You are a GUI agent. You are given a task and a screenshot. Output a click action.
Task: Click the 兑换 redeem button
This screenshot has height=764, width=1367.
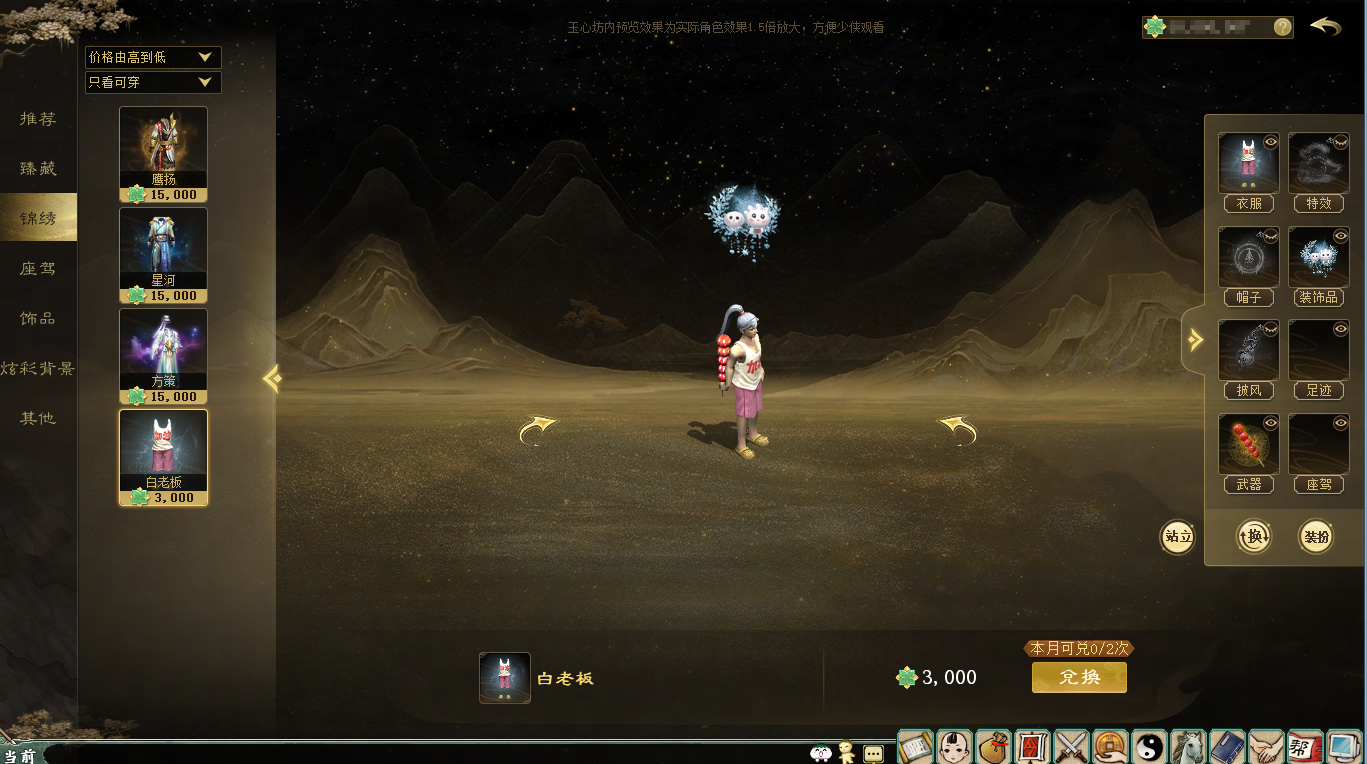pos(1079,677)
